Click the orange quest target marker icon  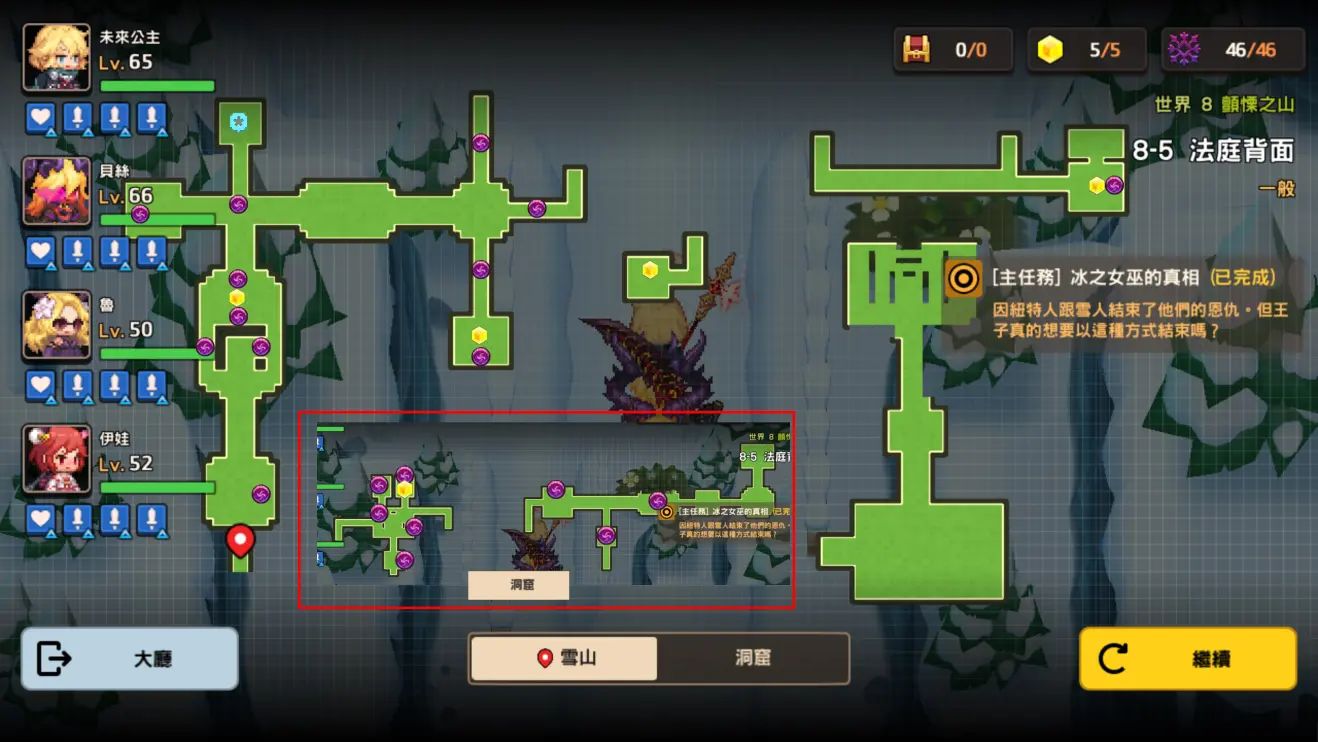(x=963, y=278)
